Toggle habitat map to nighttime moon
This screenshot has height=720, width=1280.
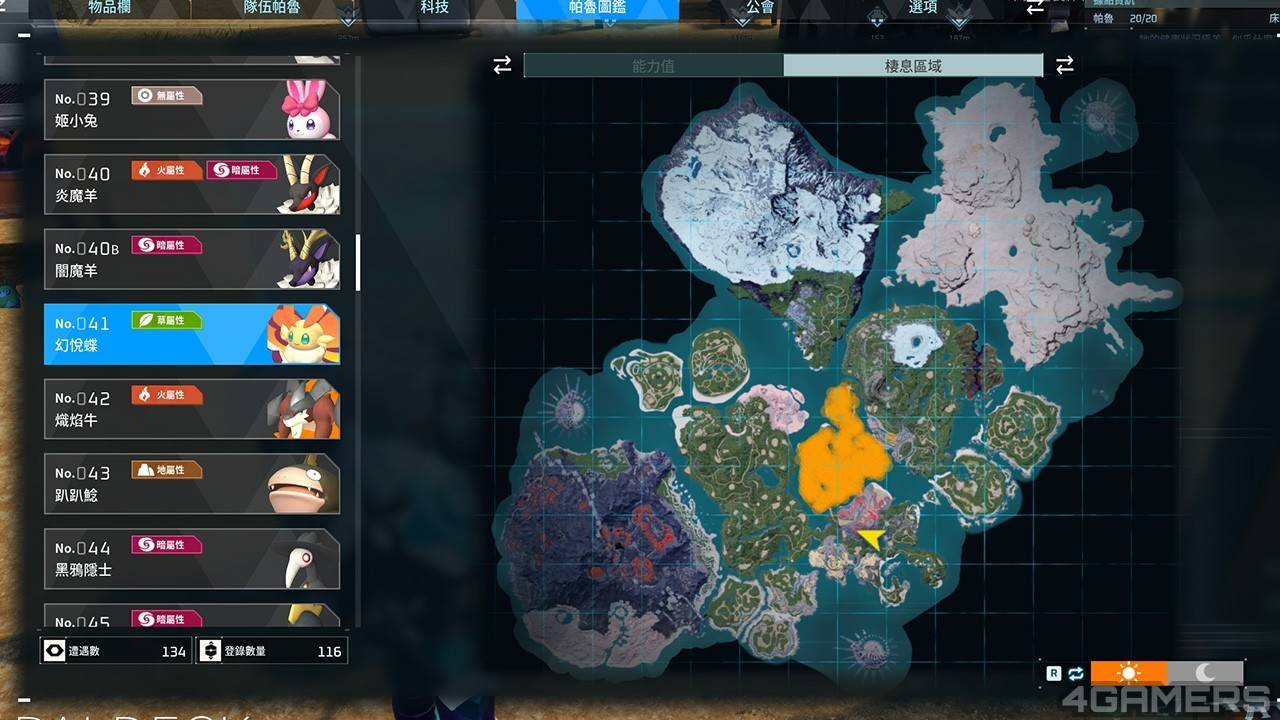point(1206,673)
